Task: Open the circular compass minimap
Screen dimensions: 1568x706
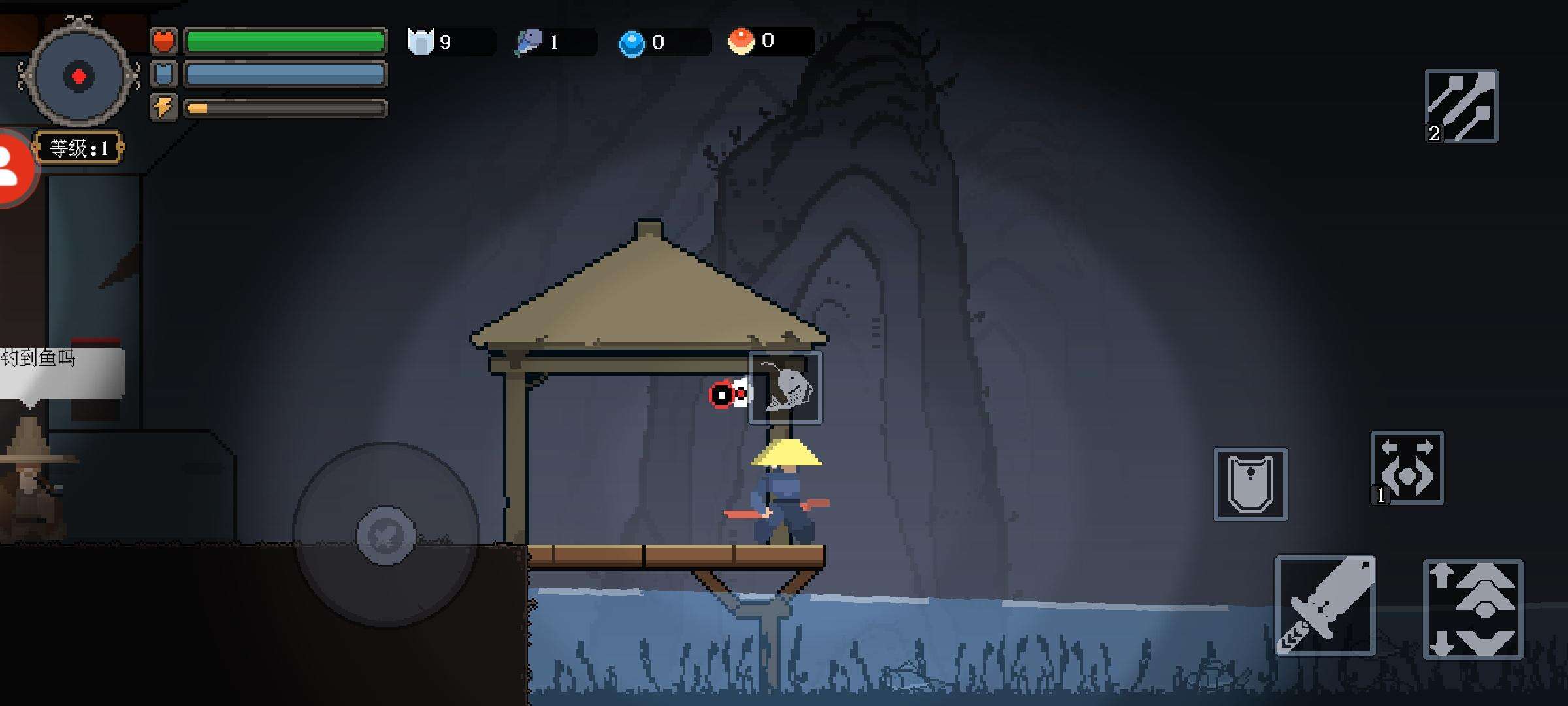Action: pos(78,76)
